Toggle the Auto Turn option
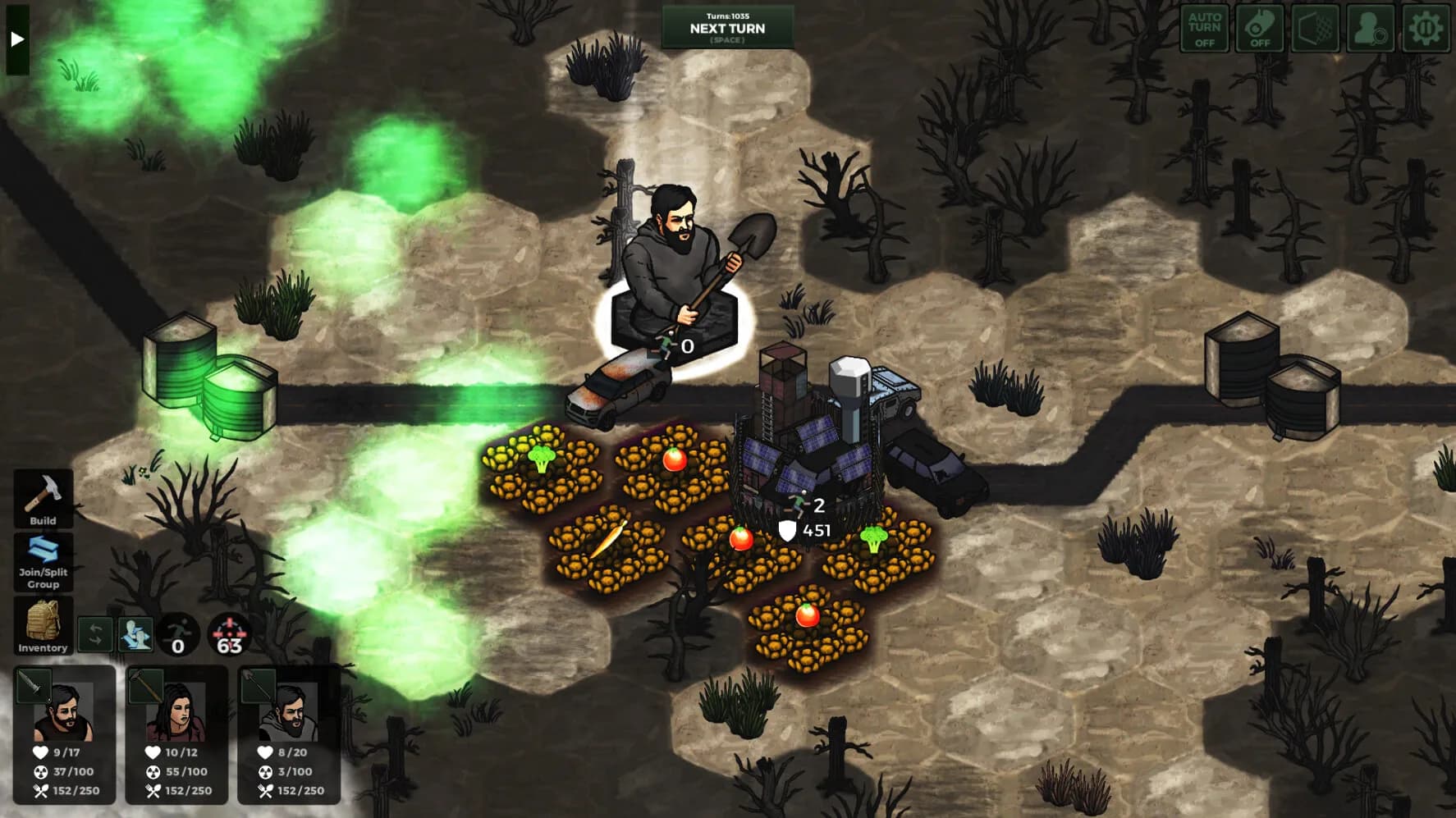1456x818 pixels. pos(1204,29)
